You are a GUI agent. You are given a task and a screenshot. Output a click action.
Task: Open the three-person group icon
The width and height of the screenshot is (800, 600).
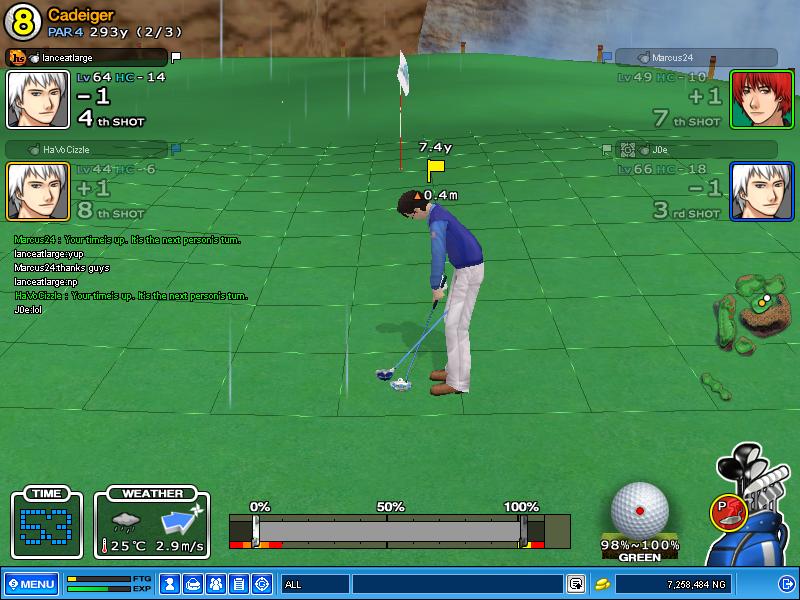(x=215, y=584)
